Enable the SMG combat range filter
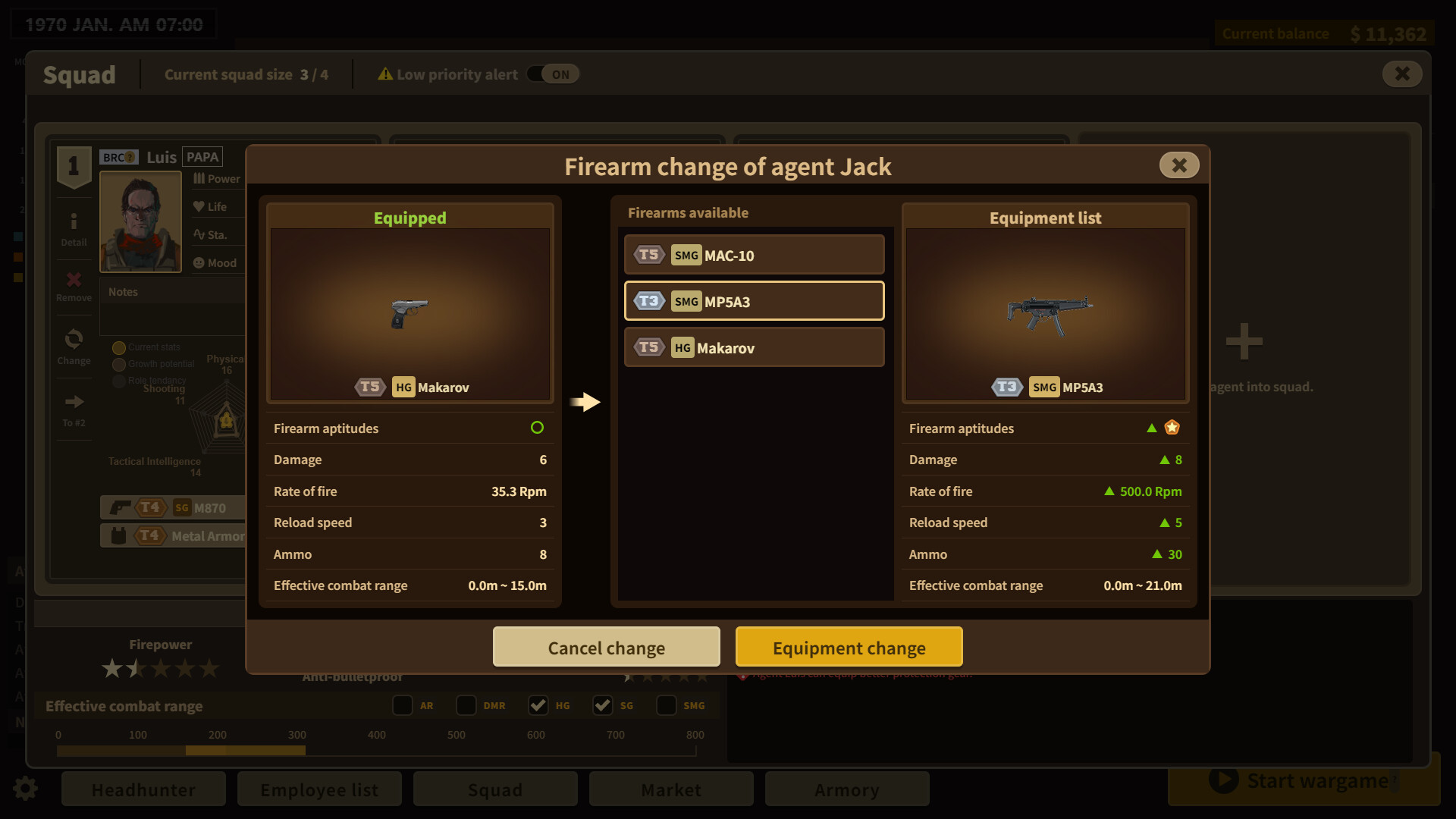Screen dimensions: 1456x819 pyautogui.click(x=667, y=705)
